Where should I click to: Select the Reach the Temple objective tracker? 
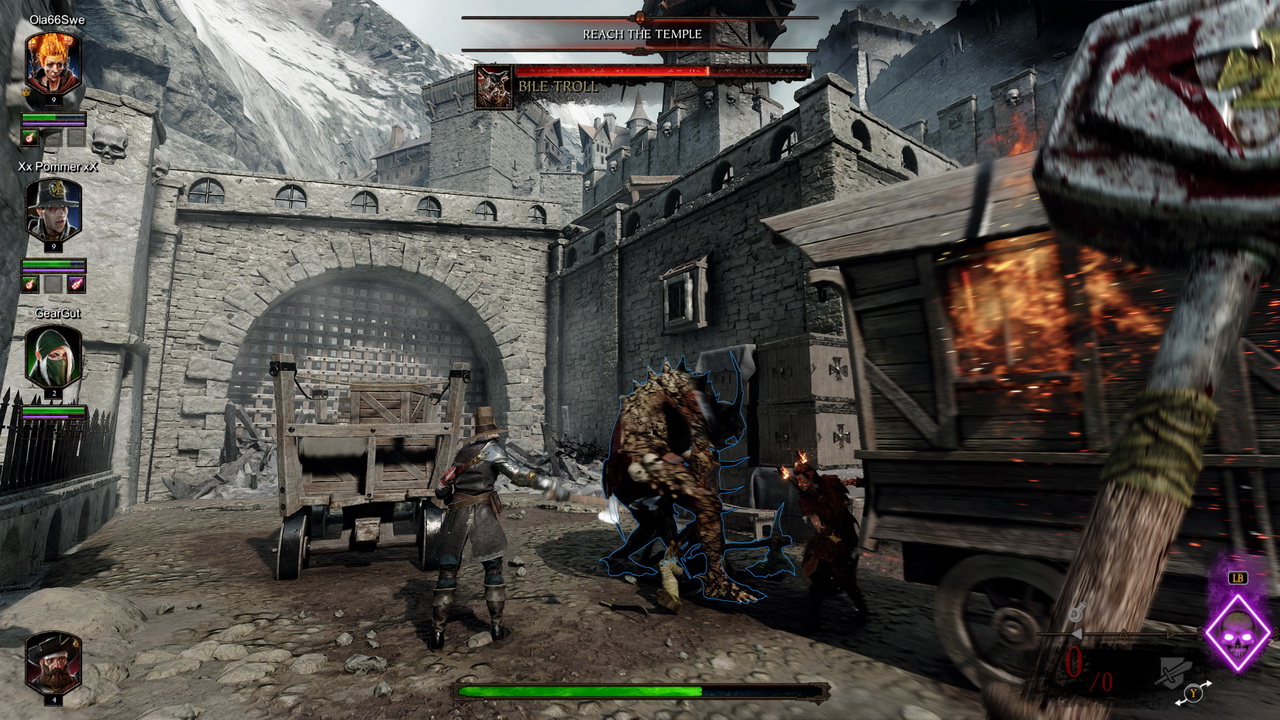641,34
